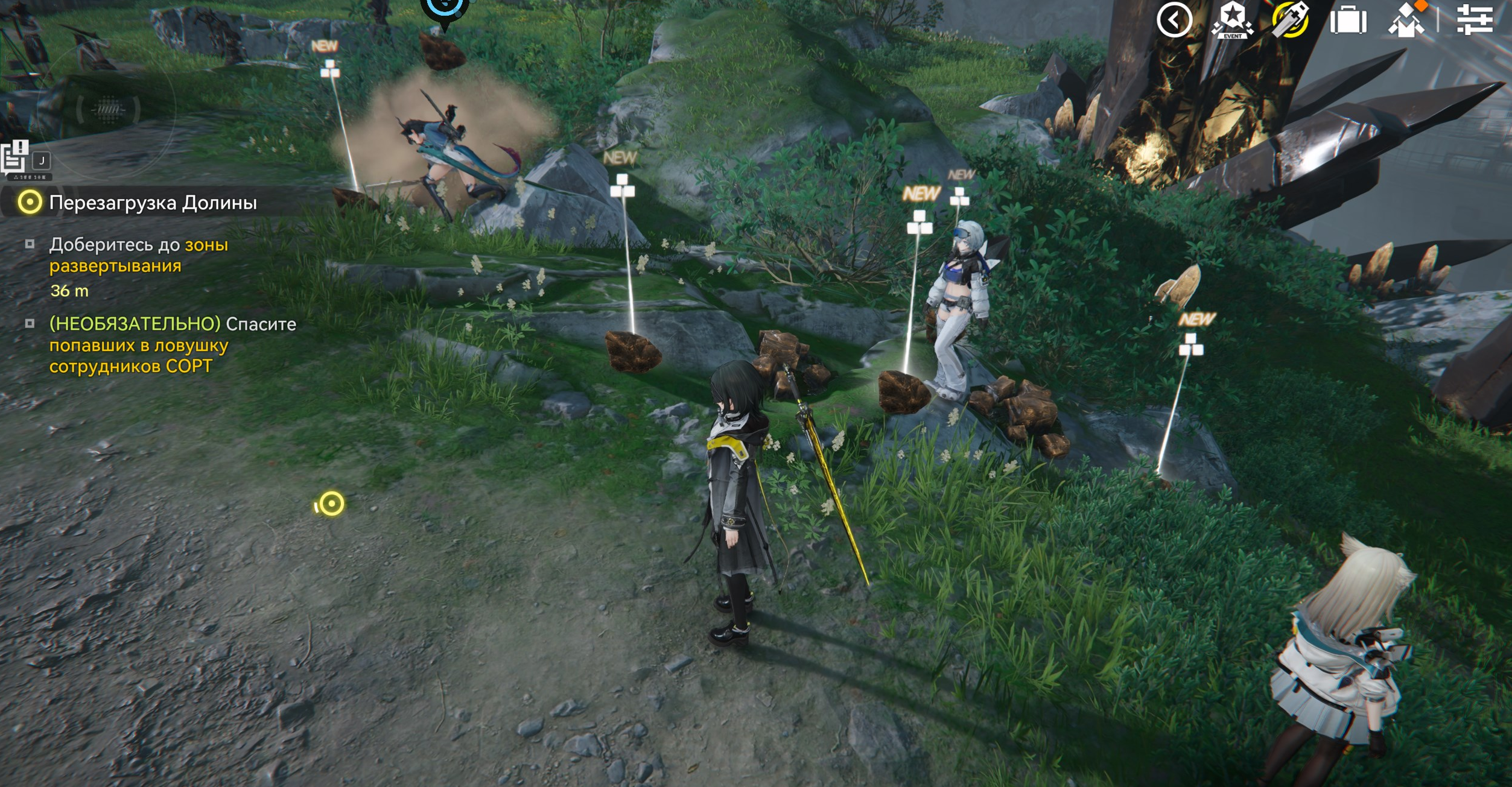Select the tracked quest title "Перезагрузка Долины"
Image resolution: width=1512 pixels, height=787 pixels.
(153, 203)
